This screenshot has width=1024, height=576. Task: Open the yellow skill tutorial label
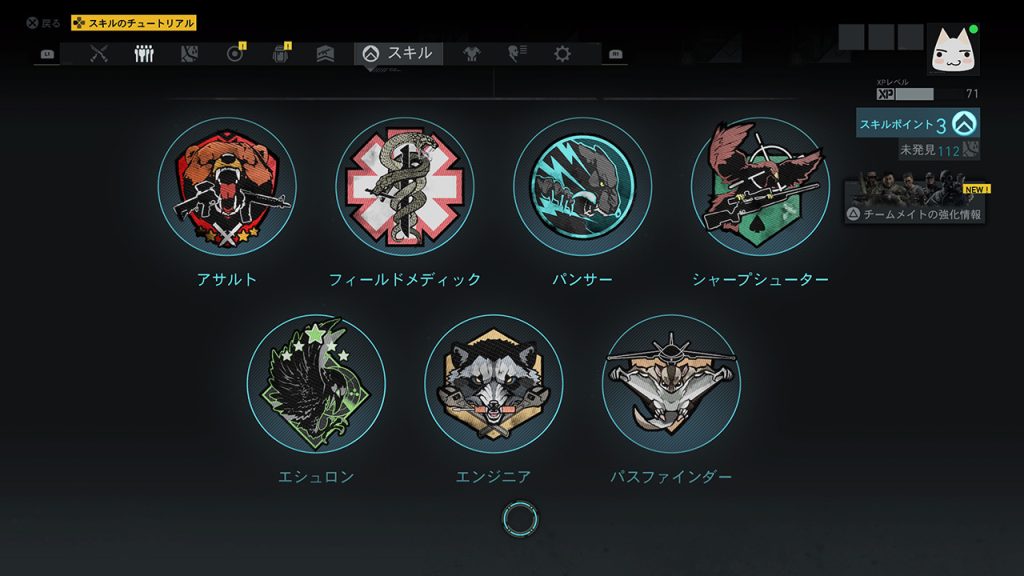(x=133, y=23)
